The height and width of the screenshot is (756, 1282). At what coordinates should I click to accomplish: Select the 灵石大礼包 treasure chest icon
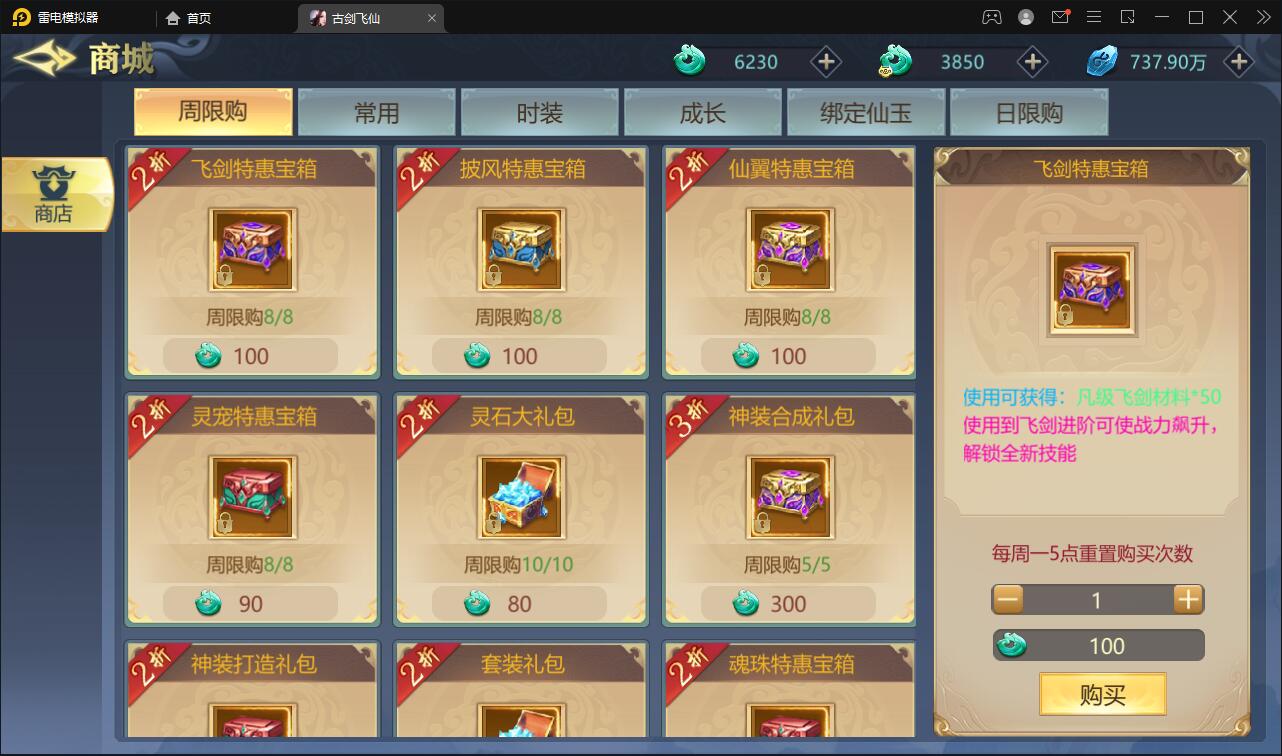521,496
